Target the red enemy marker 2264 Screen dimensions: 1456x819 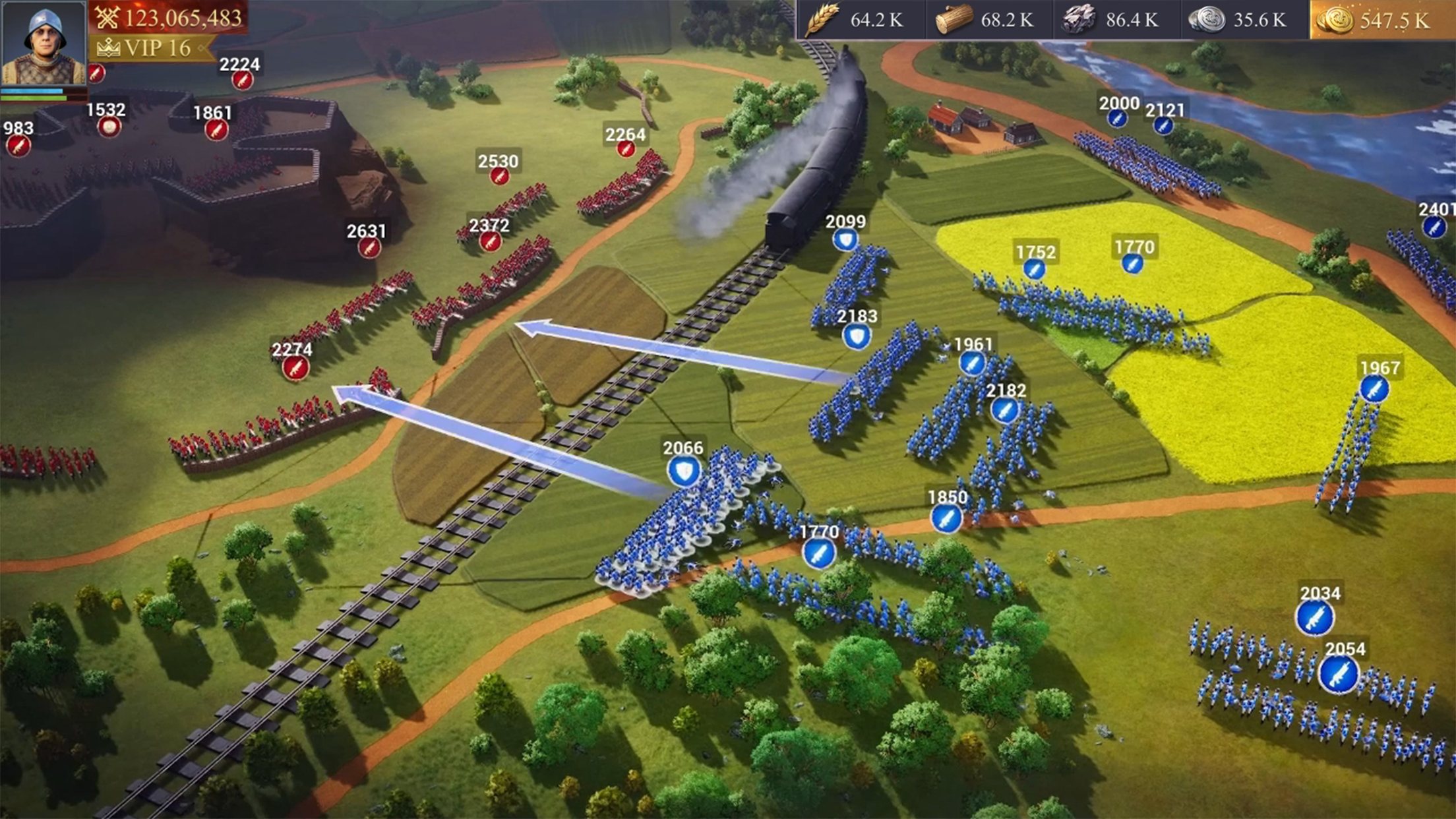point(625,149)
